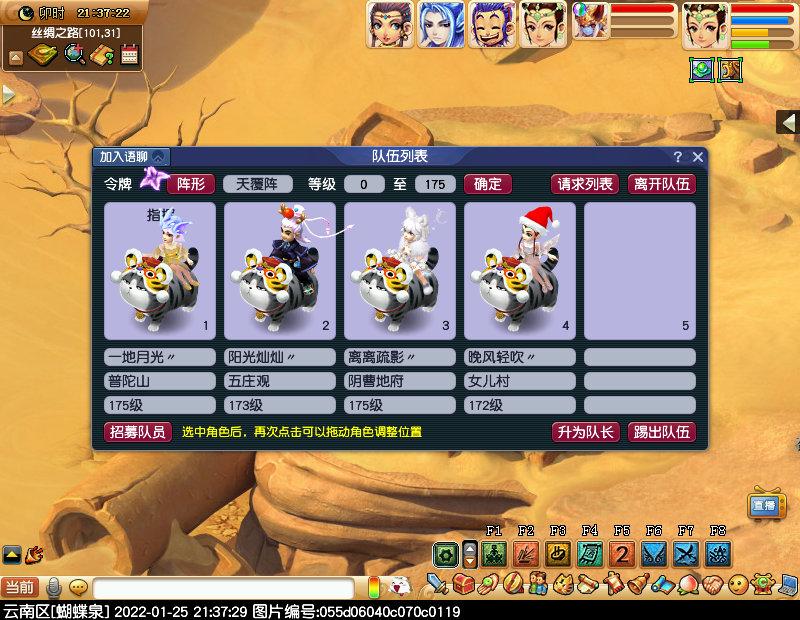Select team member 阳光灿灿 portrait

click(x=279, y=271)
